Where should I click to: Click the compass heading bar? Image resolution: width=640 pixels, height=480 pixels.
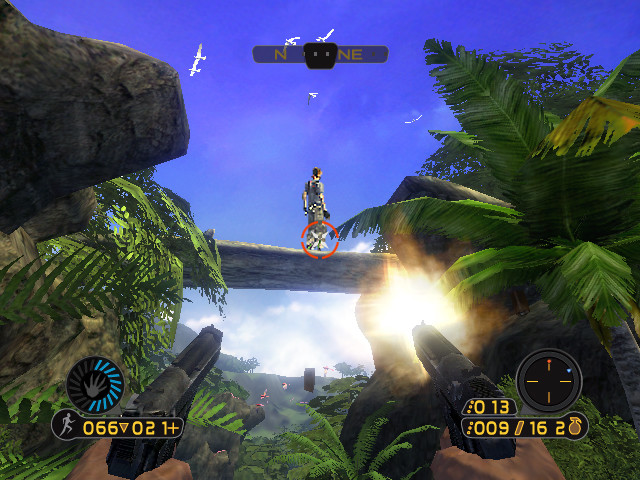point(320,55)
